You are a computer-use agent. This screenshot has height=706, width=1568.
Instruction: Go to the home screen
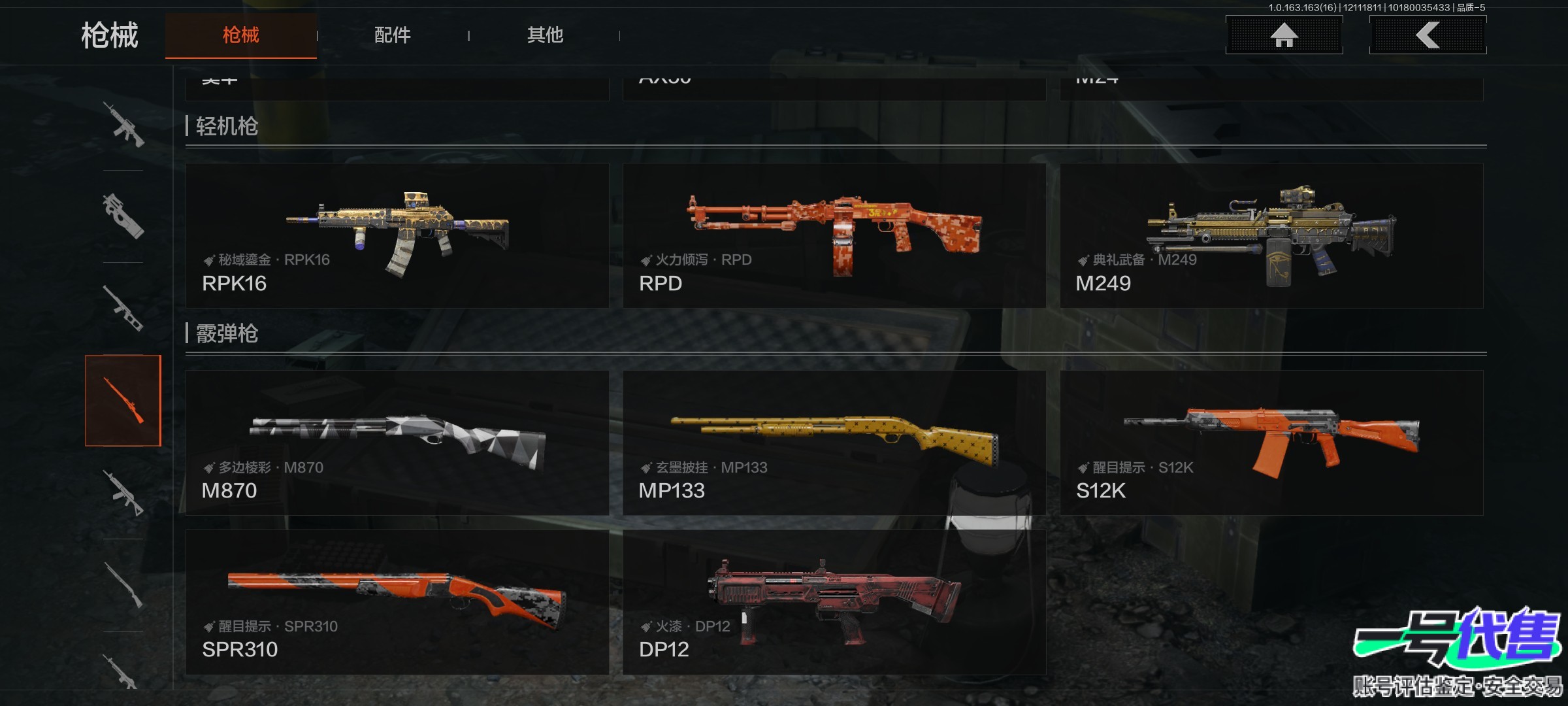click(x=1284, y=35)
